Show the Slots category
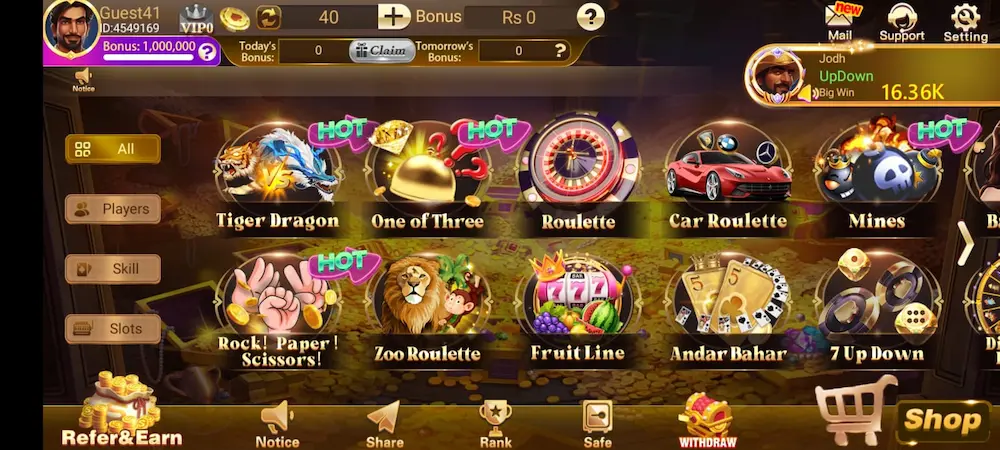Screen dimensions: 1000x450 coord(113,328)
